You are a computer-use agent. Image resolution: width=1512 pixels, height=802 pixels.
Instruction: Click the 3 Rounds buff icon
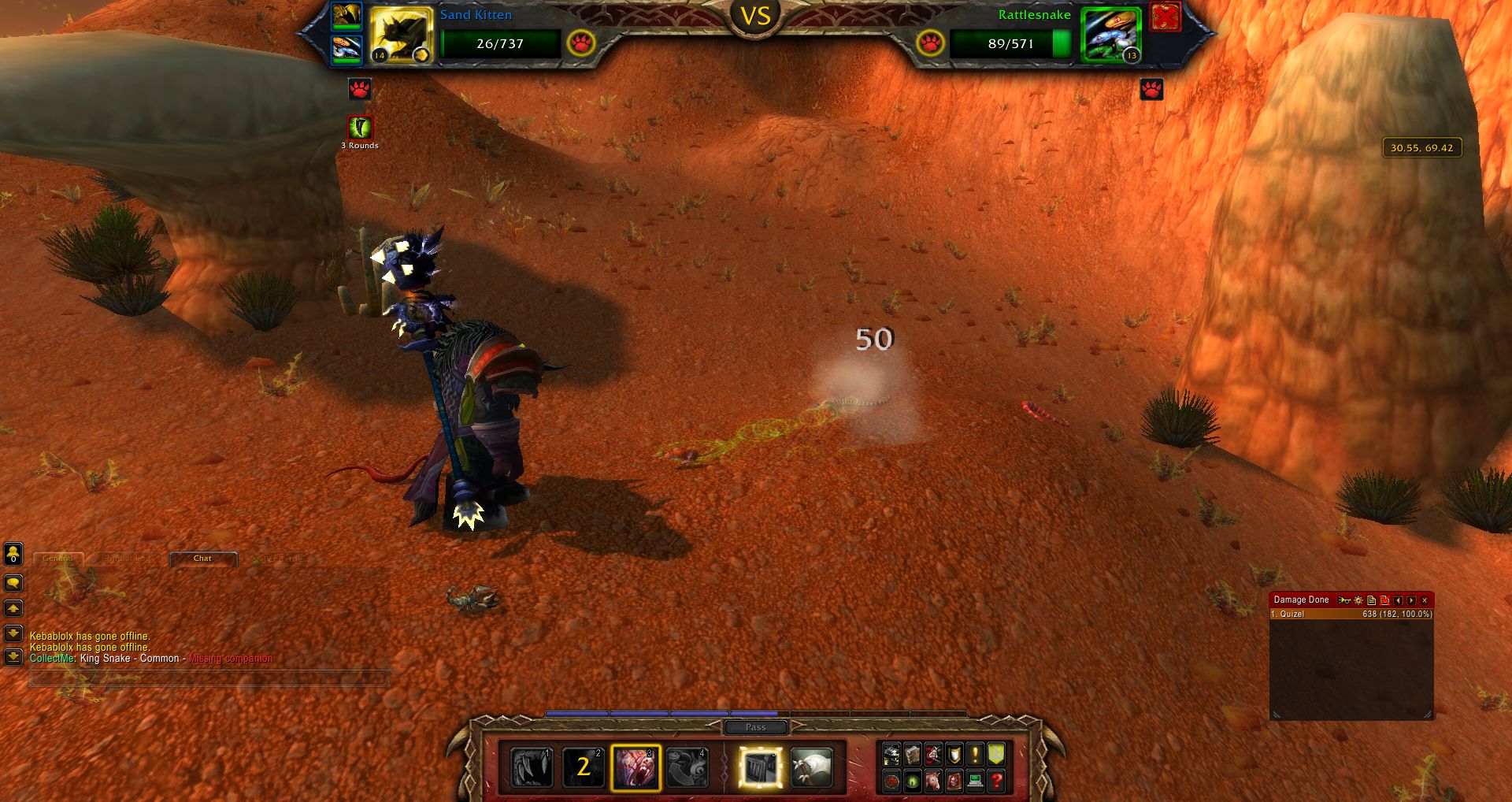(x=360, y=128)
